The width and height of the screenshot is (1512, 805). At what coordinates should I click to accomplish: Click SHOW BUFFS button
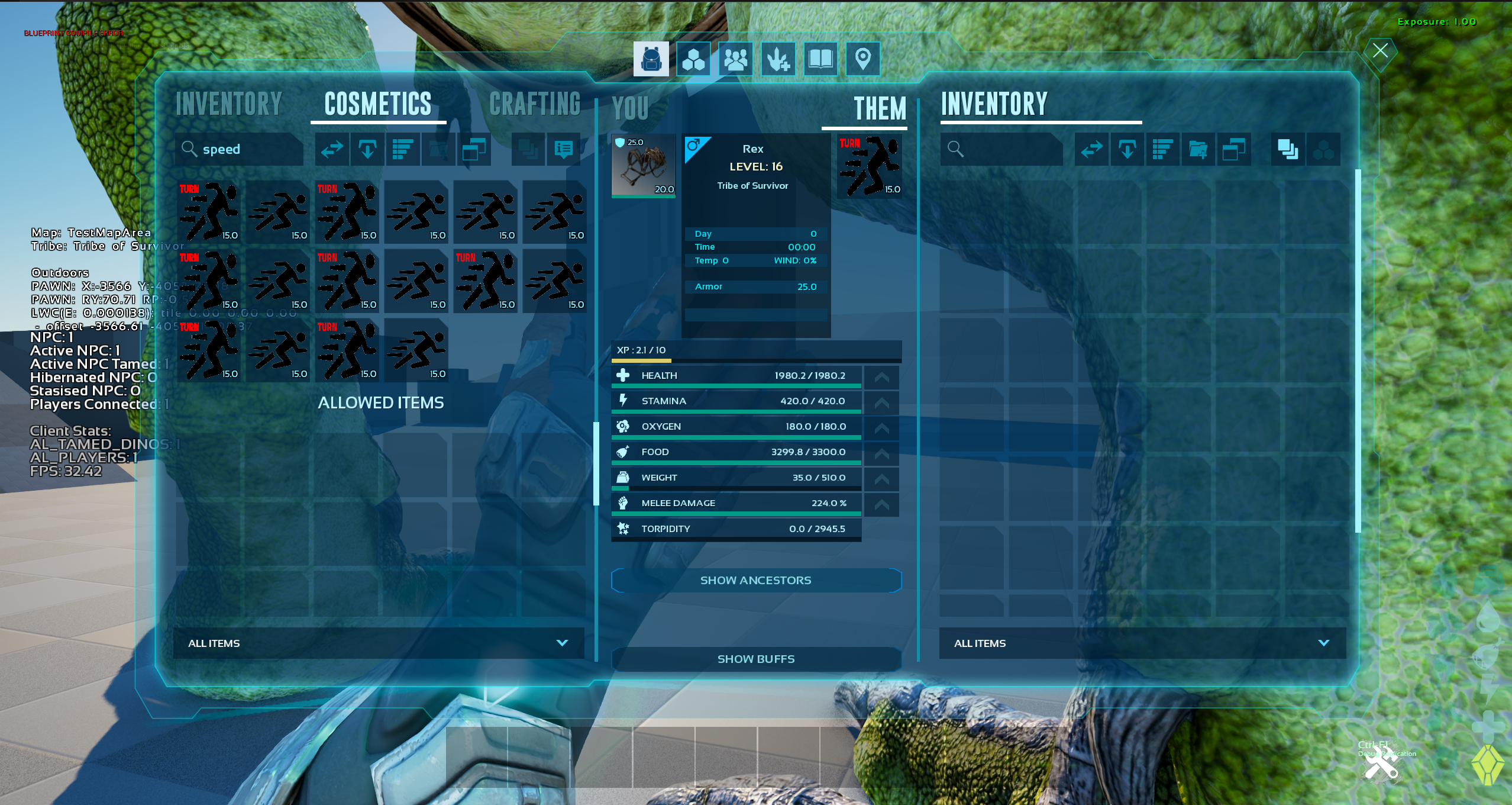(x=755, y=659)
